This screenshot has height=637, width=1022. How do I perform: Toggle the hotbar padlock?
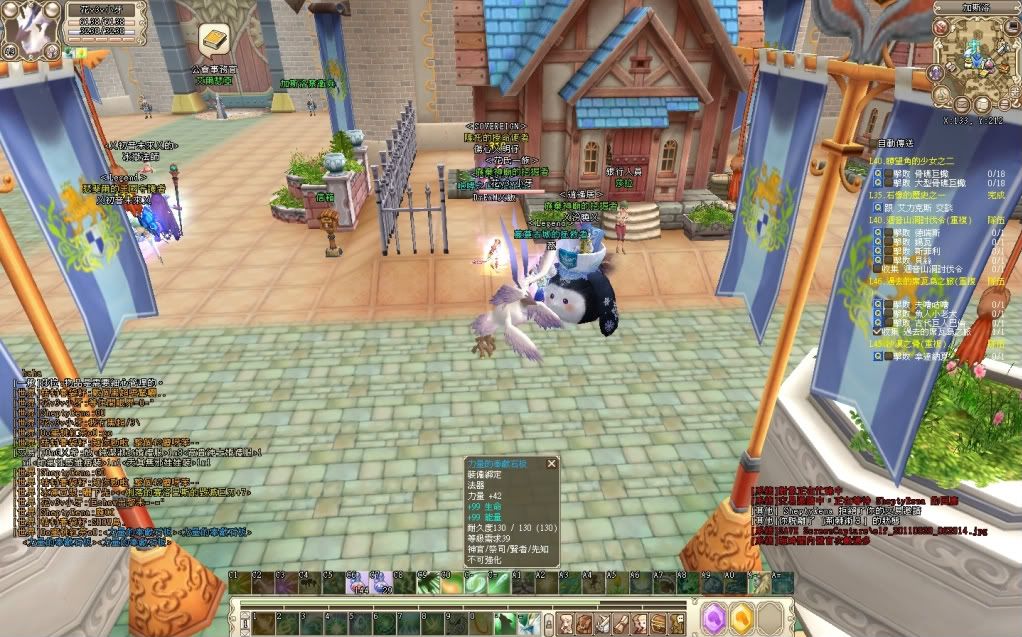[549, 622]
